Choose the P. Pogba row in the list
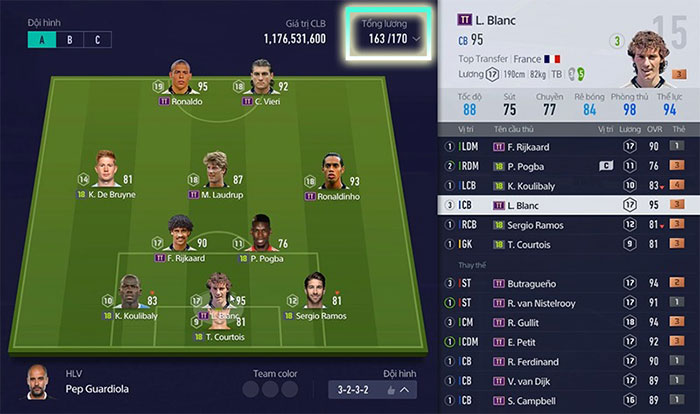Viewport: 700px width, 414px height. [567, 166]
